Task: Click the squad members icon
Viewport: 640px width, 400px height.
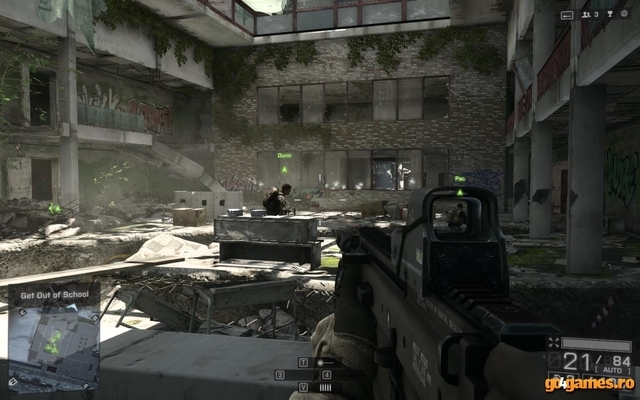Action: pyautogui.click(x=587, y=14)
